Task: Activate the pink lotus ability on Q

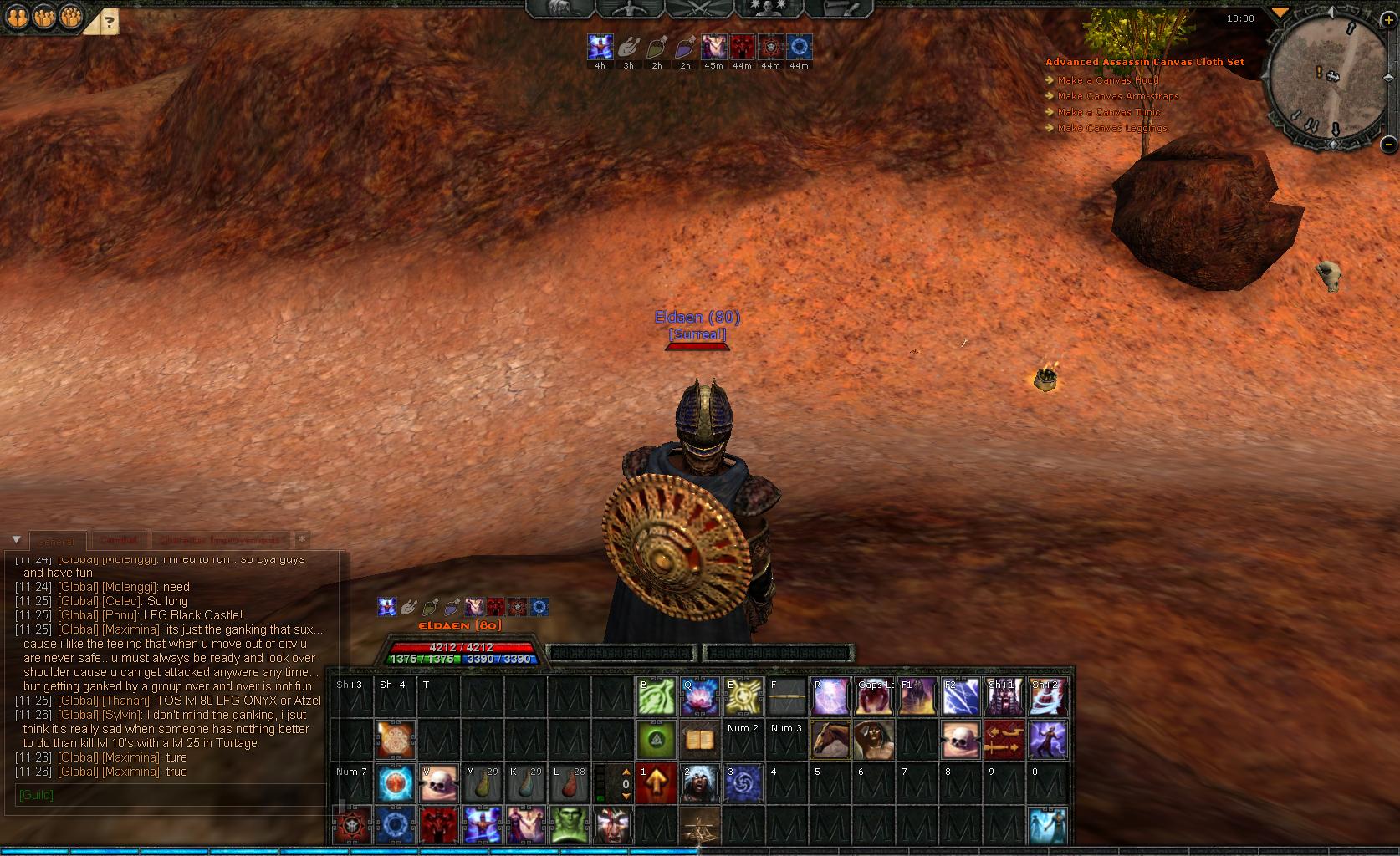Action: click(699, 696)
